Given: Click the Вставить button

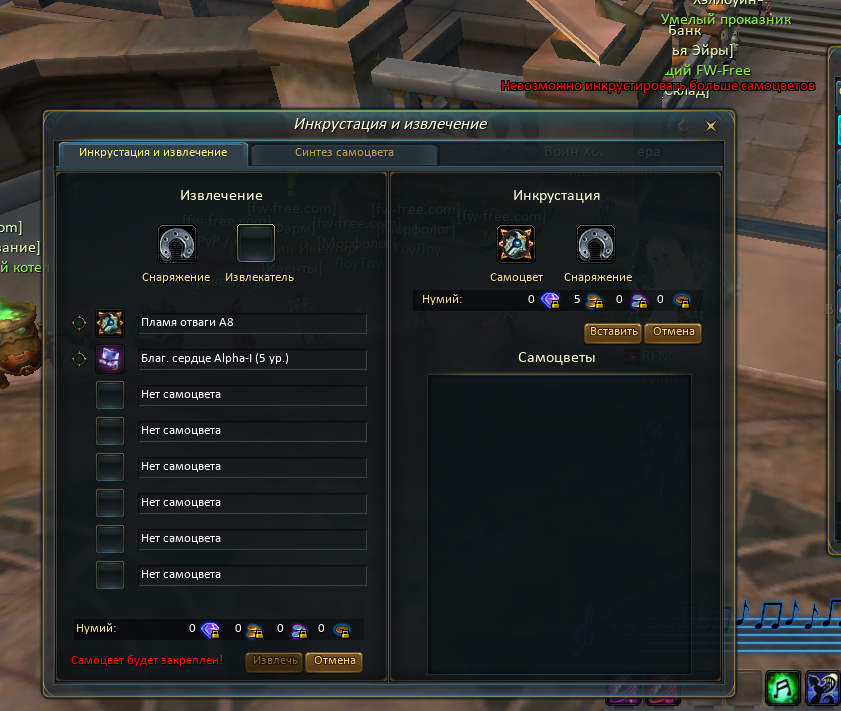Looking at the screenshot, I should point(613,331).
